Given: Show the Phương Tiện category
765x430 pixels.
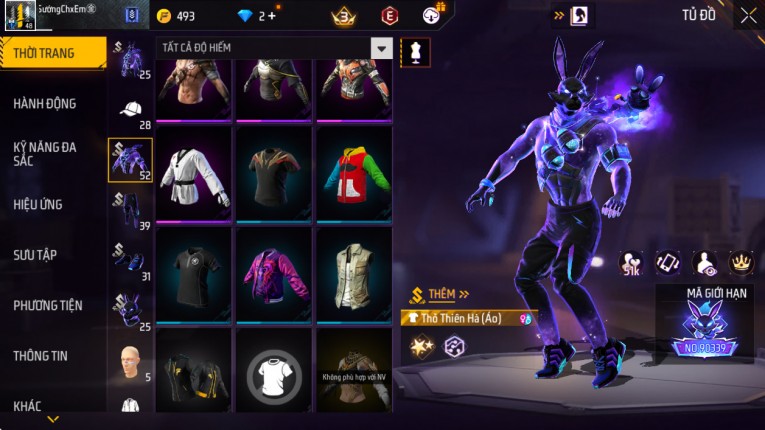Looking at the screenshot, I should 48,305.
